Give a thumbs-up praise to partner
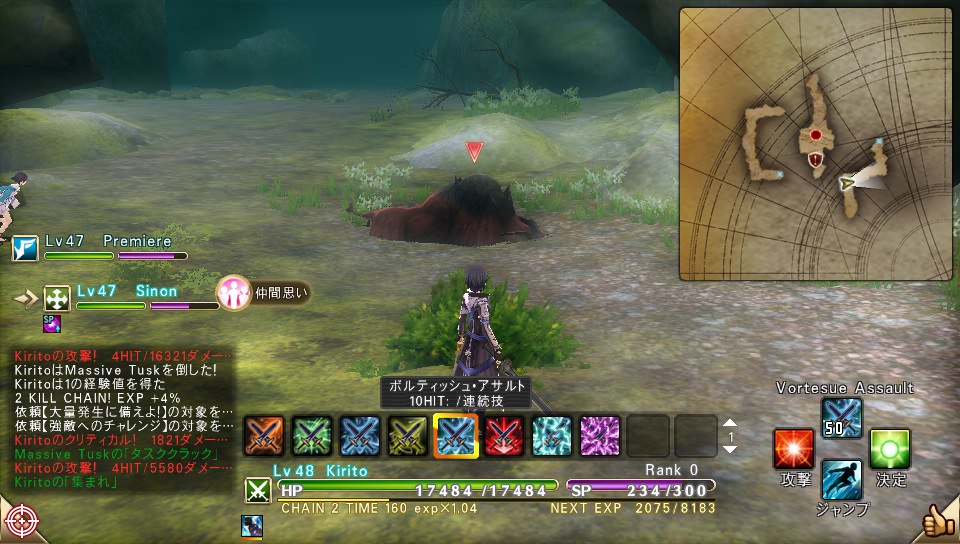The width and height of the screenshot is (960, 544). coord(937,520)
